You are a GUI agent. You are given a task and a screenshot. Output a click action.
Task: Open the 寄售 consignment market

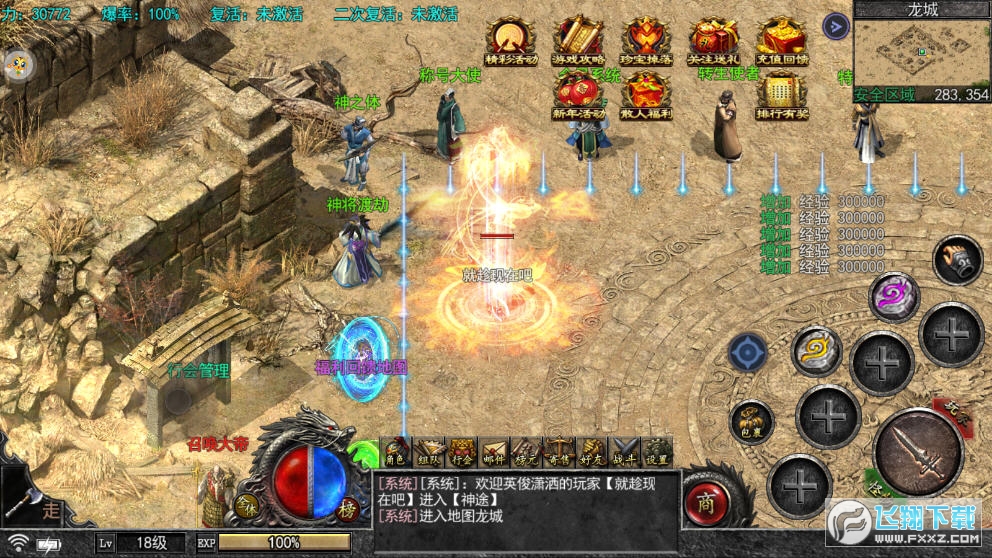click(x=559, y=452)
